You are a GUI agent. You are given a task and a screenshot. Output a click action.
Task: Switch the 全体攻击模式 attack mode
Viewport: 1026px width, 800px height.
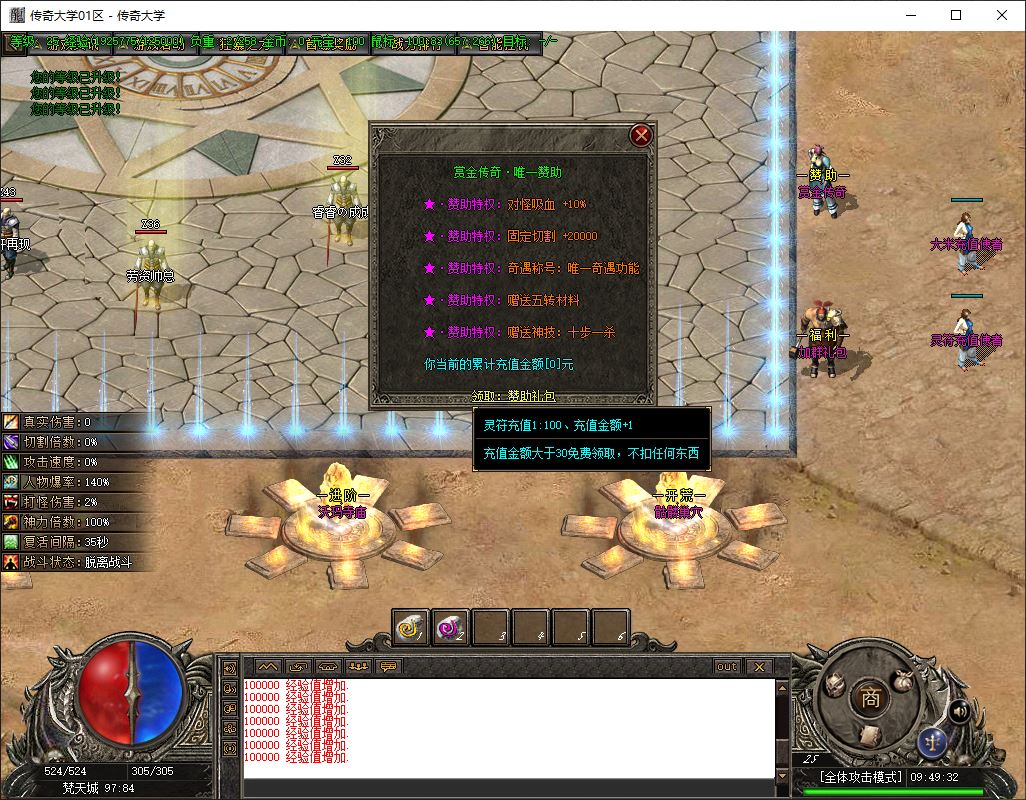860,777
